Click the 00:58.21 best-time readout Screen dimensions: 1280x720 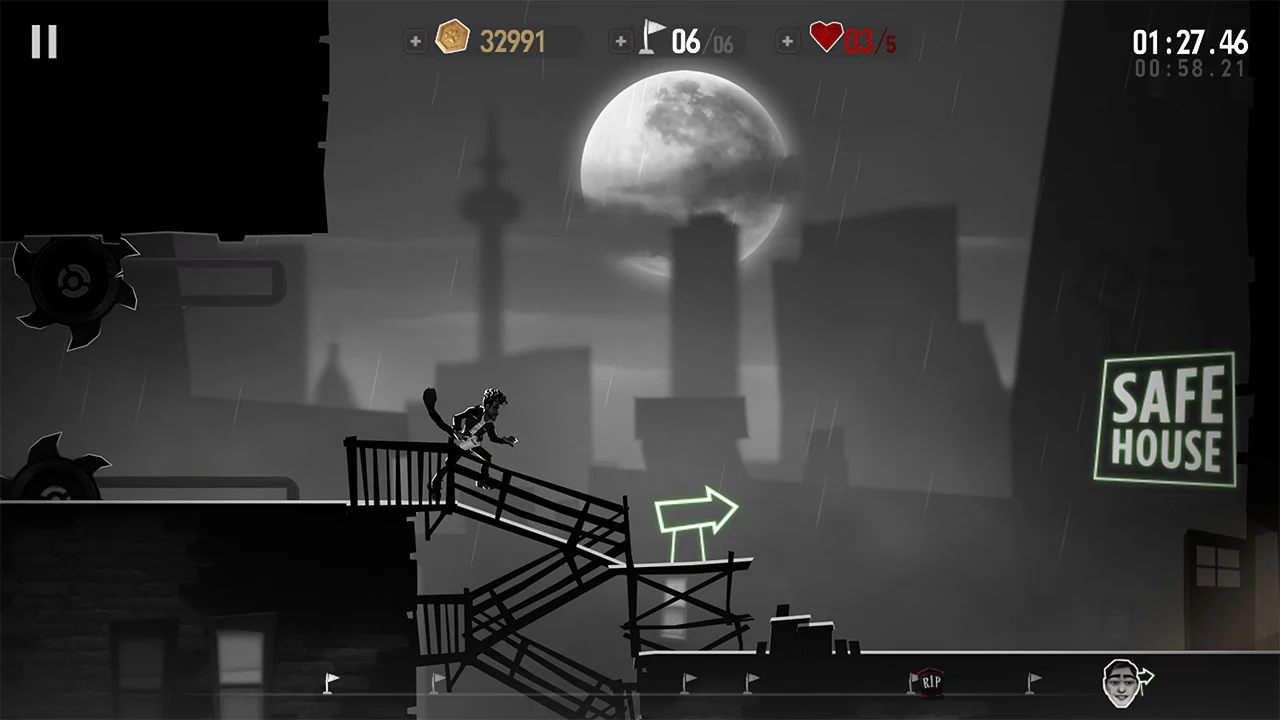1192,68
